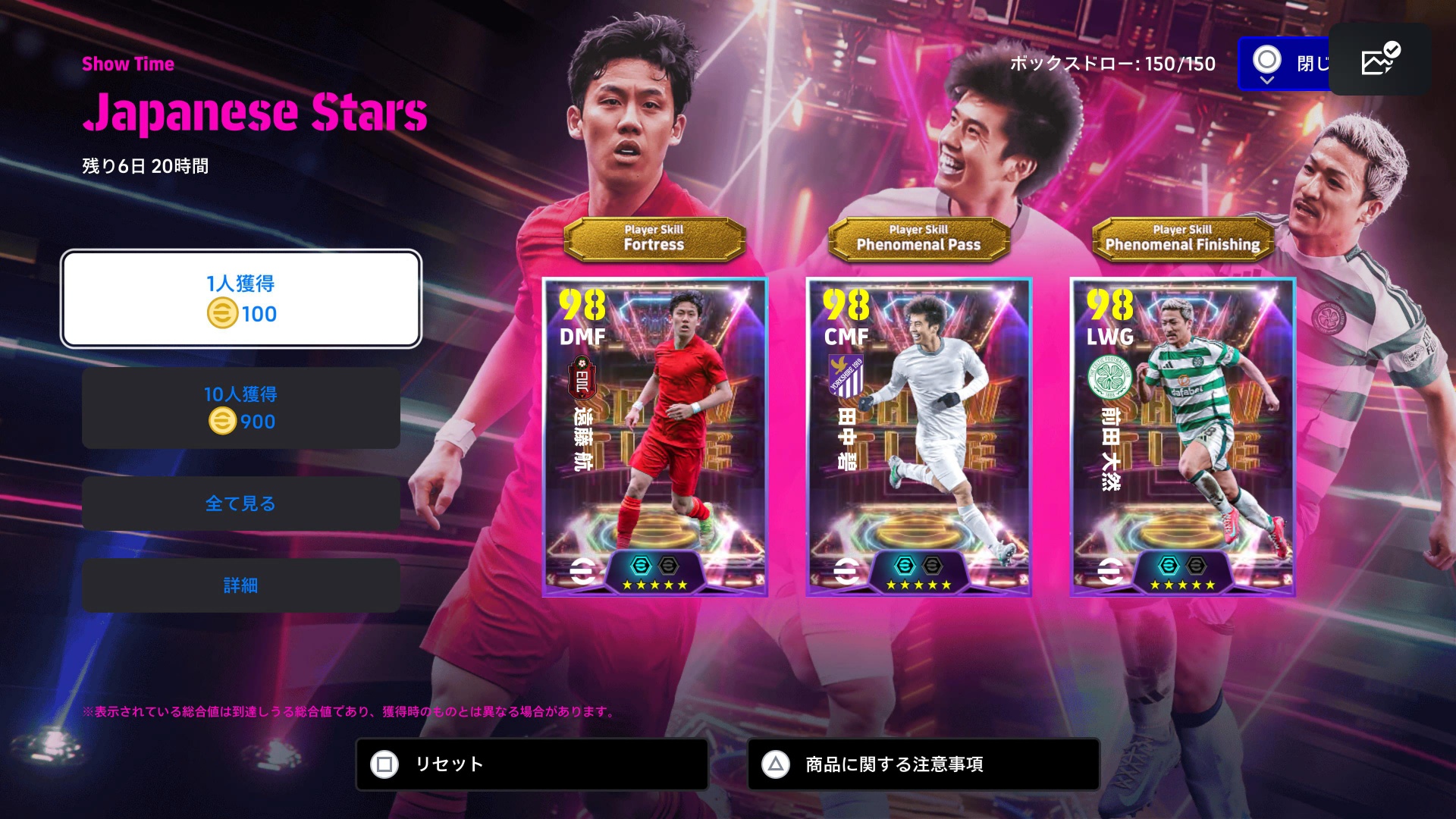Image resolution: width=1456 pixels, height=819 pixels.
Task: Choose the 10人獲得 900 coin draw
Action: [x=240, y=408]
